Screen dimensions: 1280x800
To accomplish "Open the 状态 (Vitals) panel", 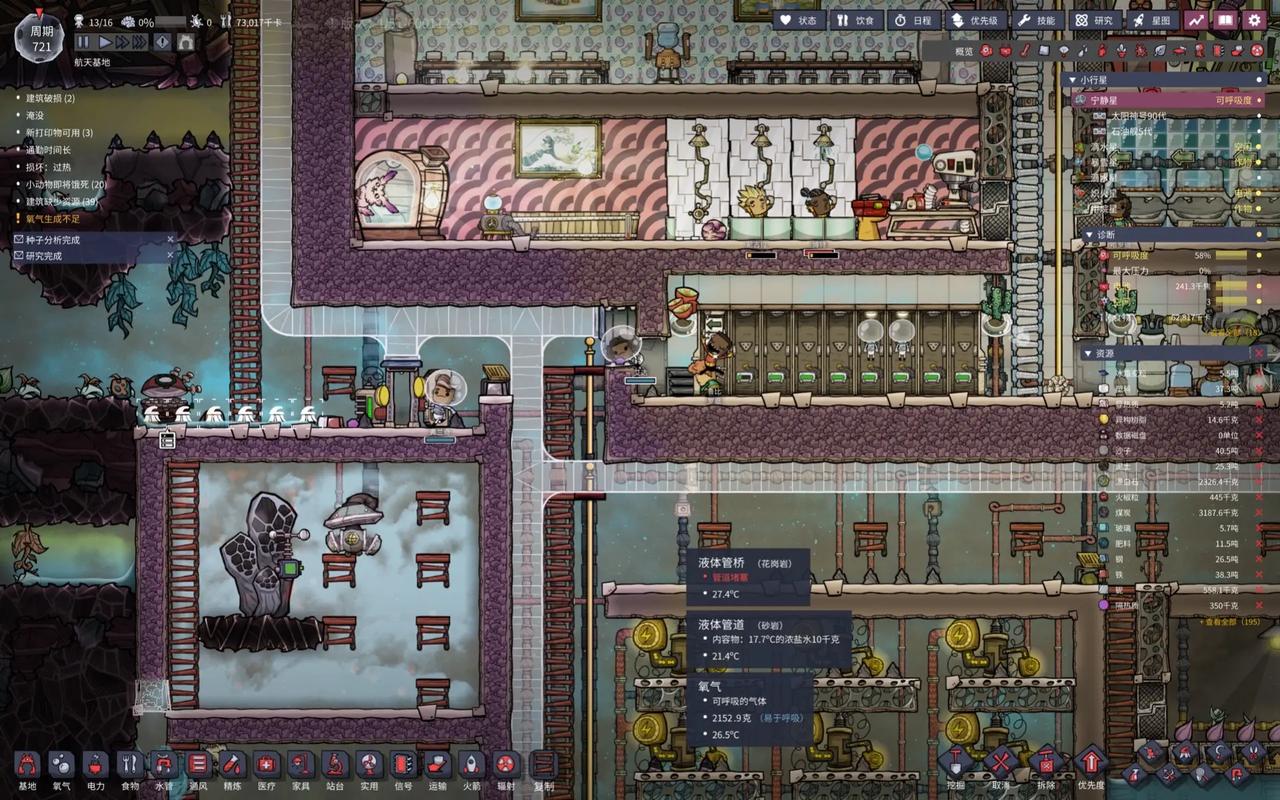I will click(799, 20).
